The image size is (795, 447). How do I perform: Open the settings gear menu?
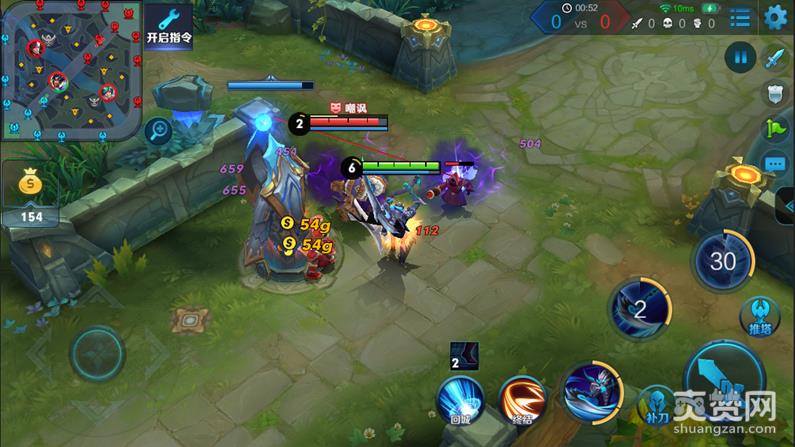(x=775, y=17)
